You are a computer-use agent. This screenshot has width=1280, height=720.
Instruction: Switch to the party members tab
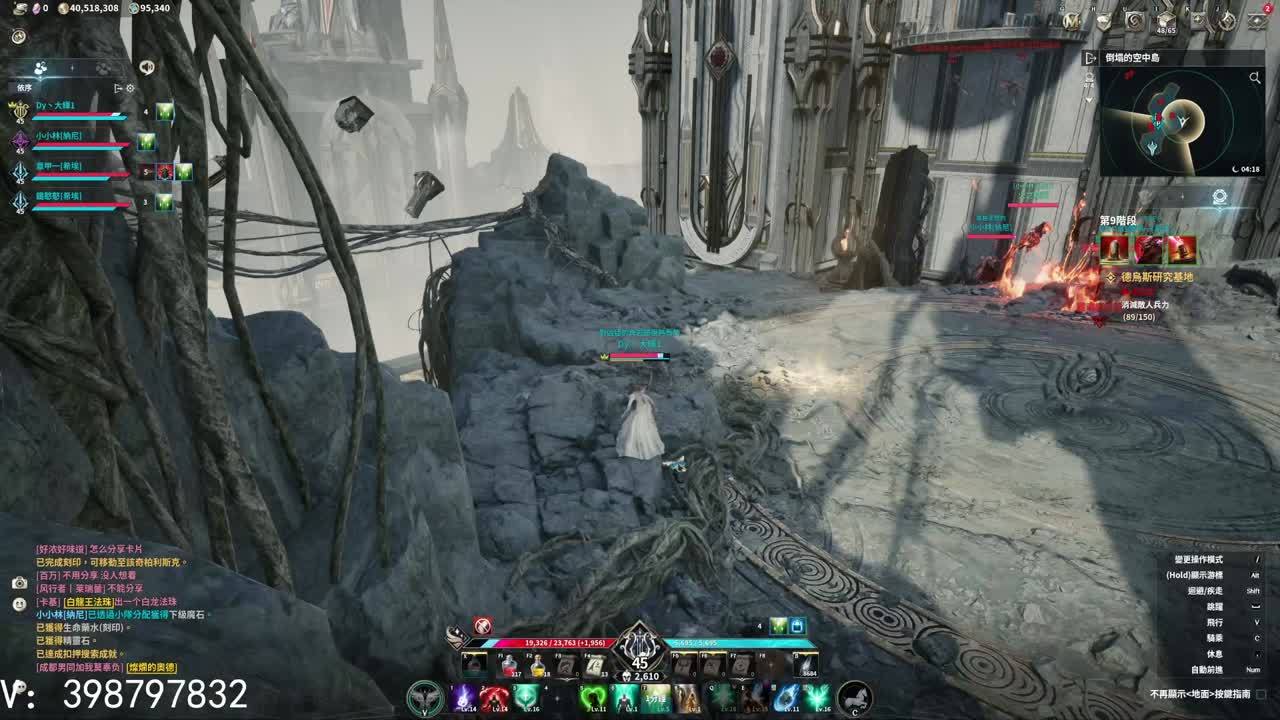pos(41,68)
